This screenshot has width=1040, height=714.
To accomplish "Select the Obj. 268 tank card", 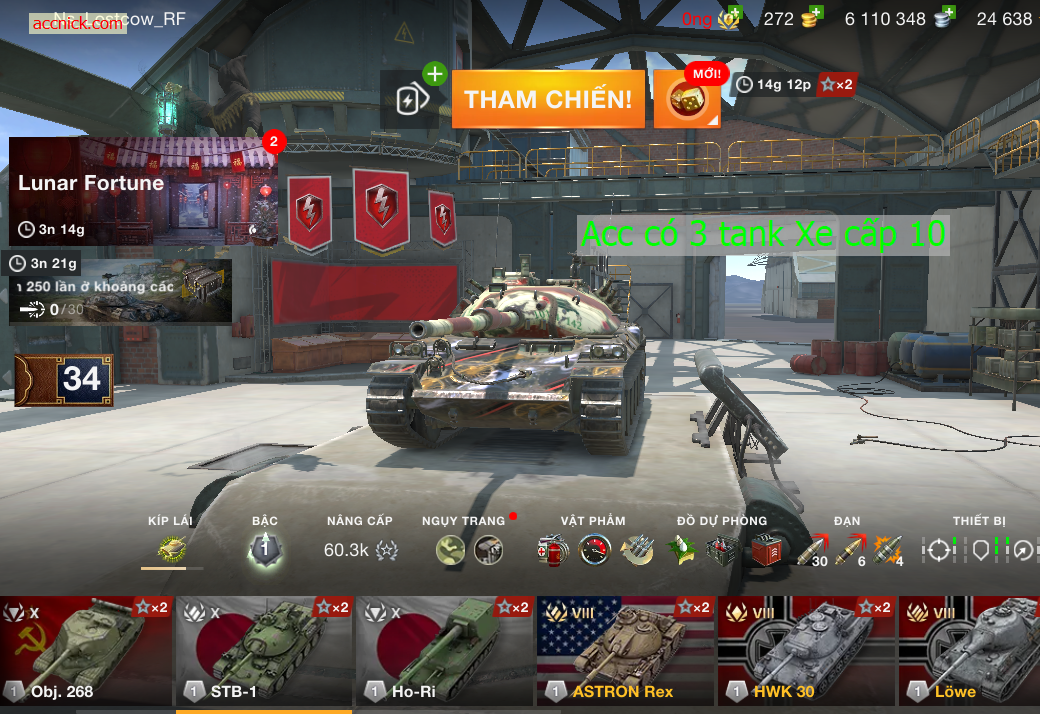I will tap(85, 651).
